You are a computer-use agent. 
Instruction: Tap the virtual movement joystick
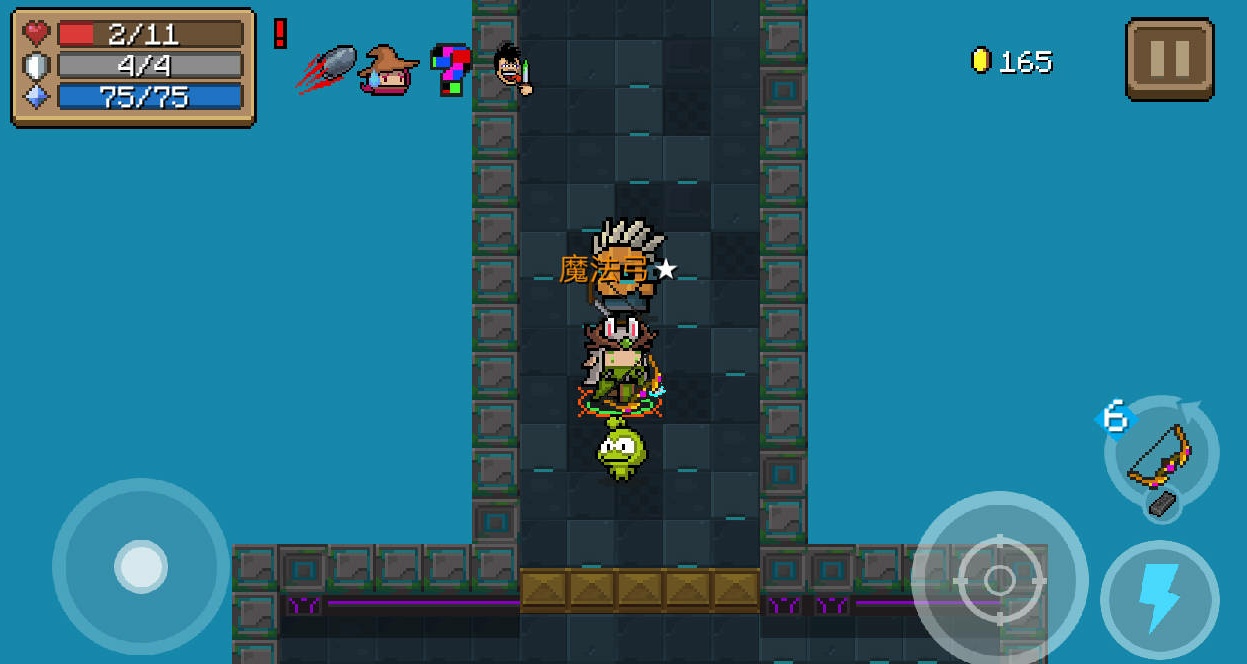[x=141, y=566]
